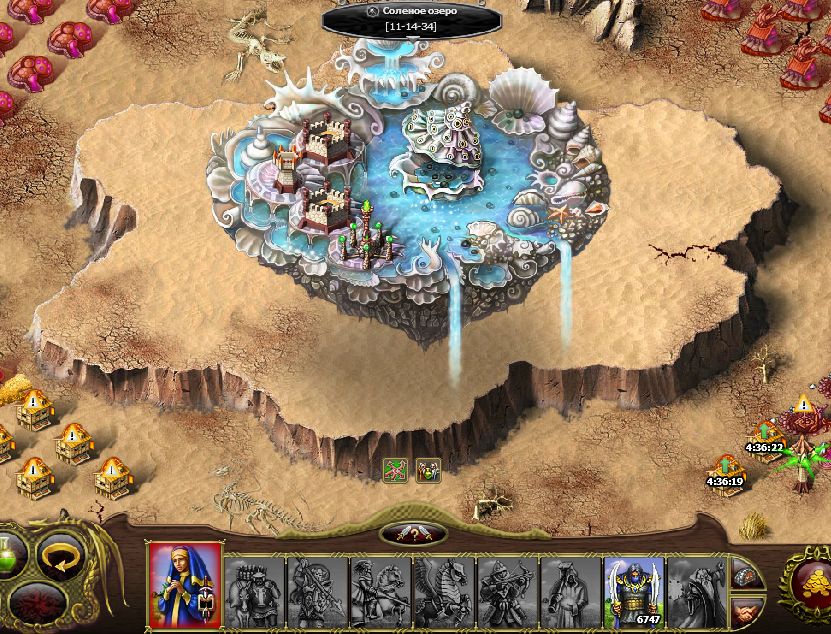Viewport: 831px width, 634px height.
Task: Click the green crossed-arrows icon
Action: pos(396,470)
